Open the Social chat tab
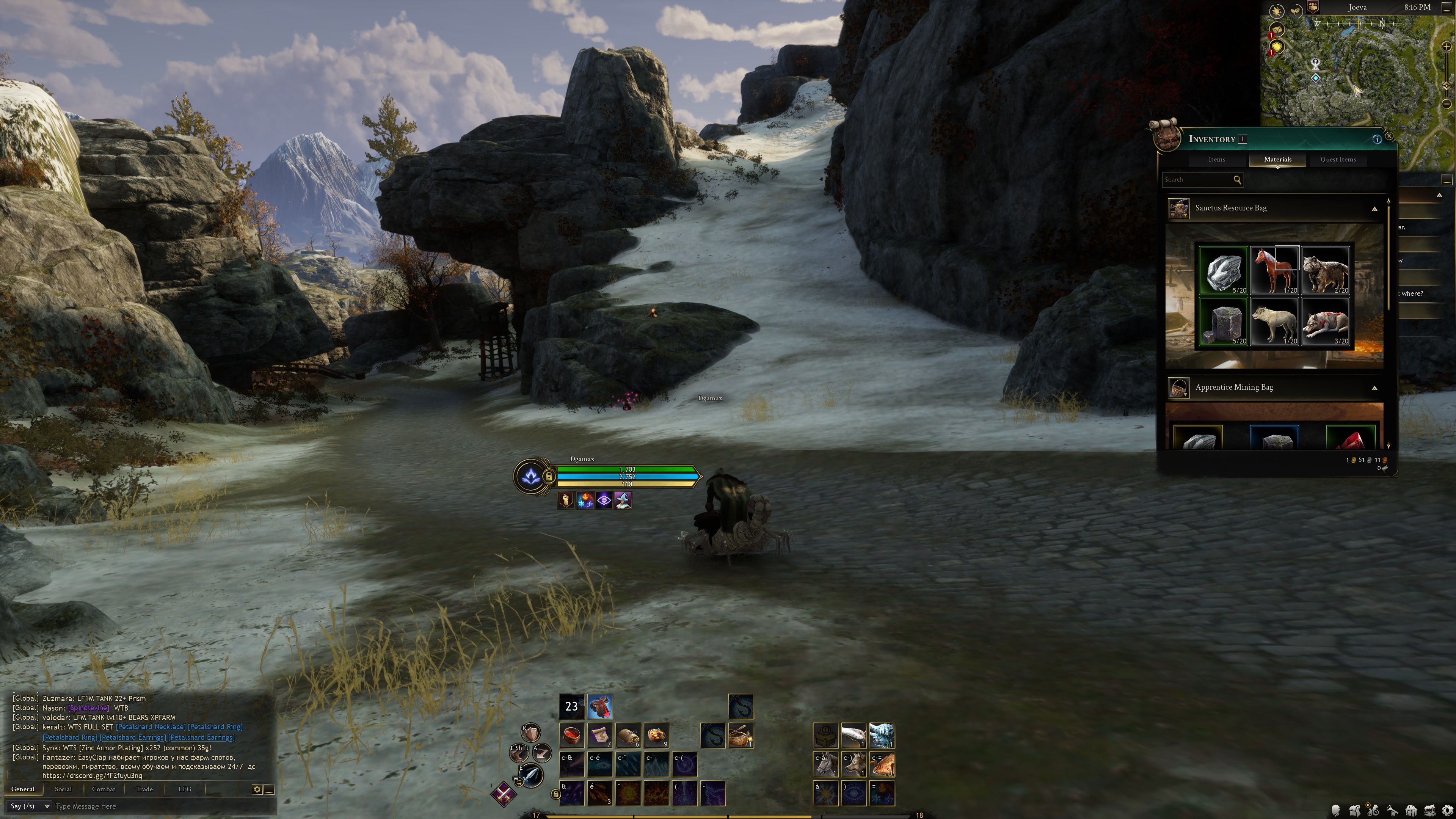Image resolution: width=1456 pixels, height=819 pixels. coord(63,789)
